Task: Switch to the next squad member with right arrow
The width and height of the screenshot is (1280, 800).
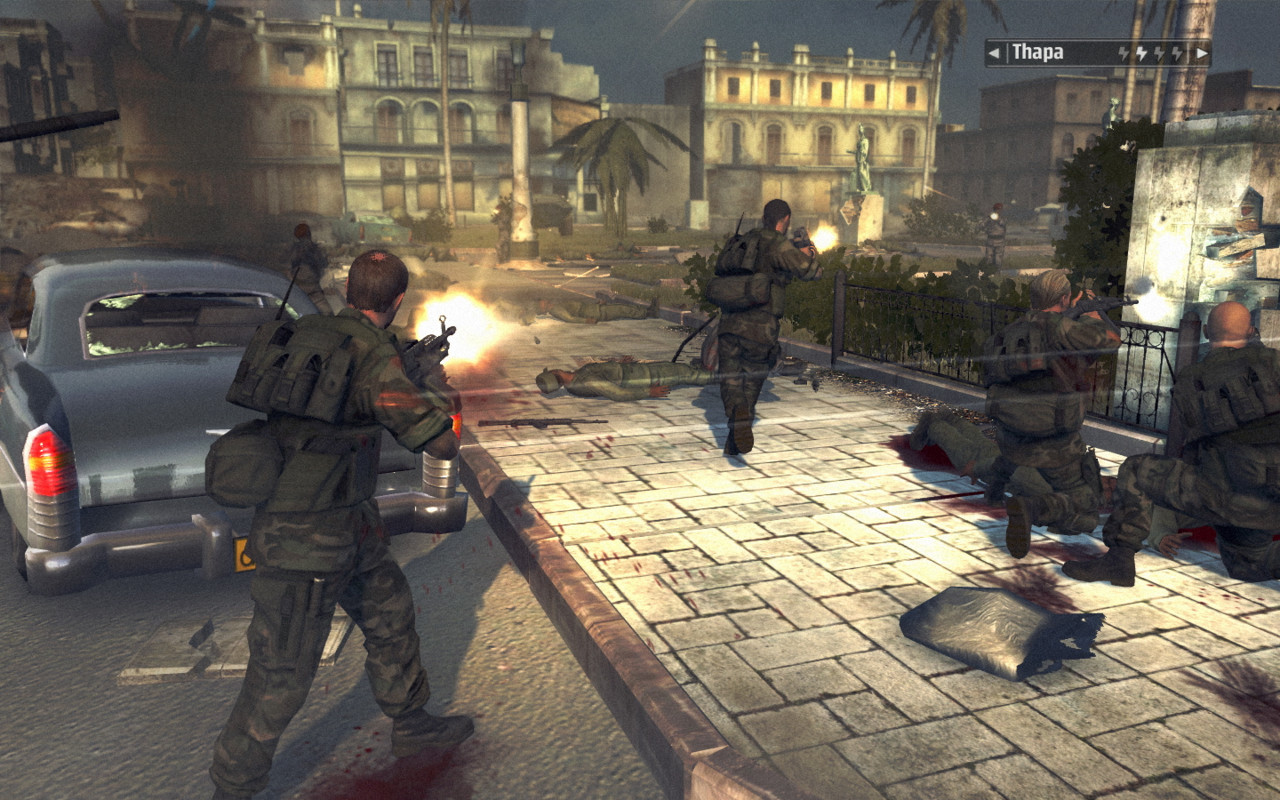Action: (1201, 53)
